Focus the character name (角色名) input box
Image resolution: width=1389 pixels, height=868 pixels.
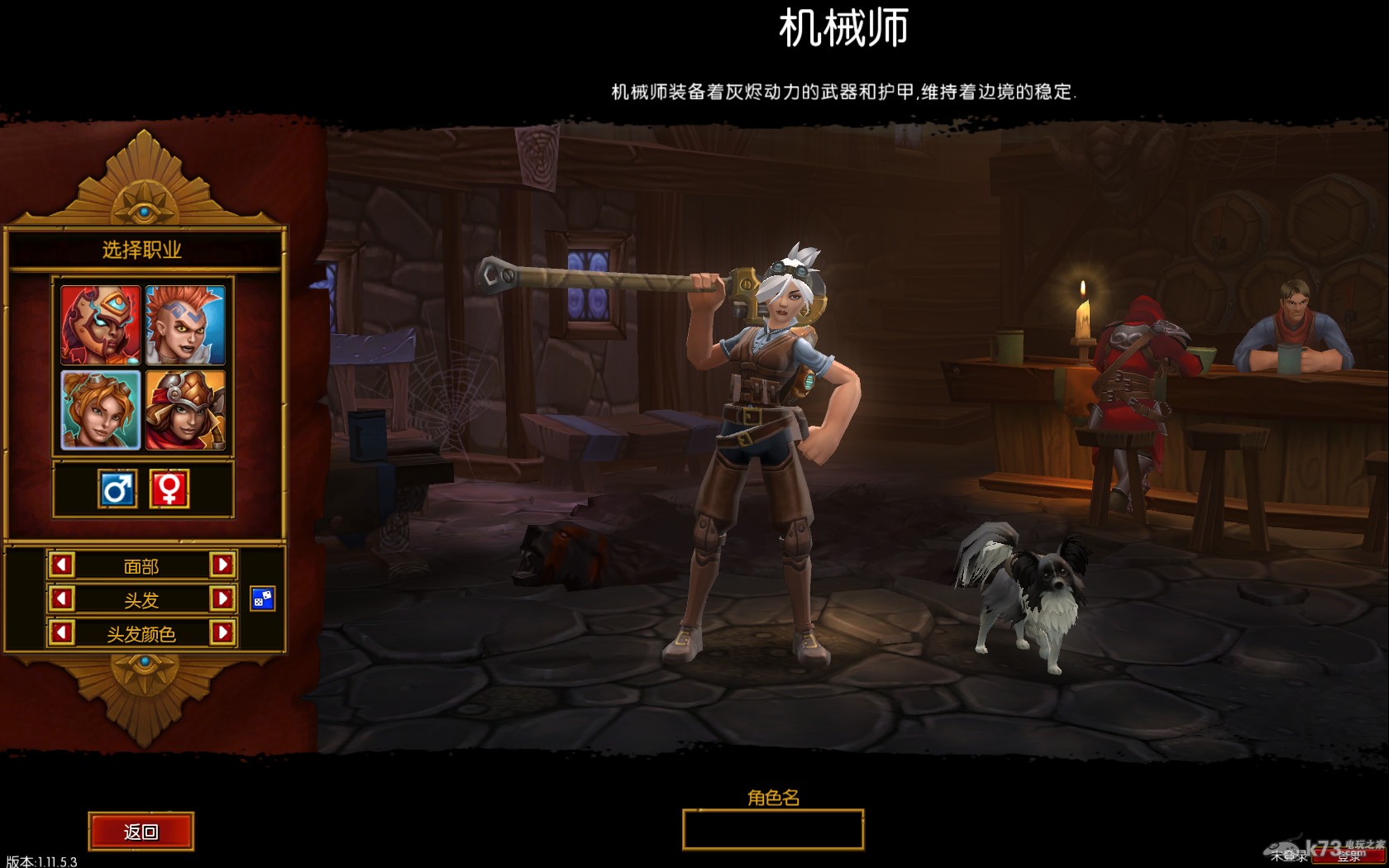pos(773,829)
